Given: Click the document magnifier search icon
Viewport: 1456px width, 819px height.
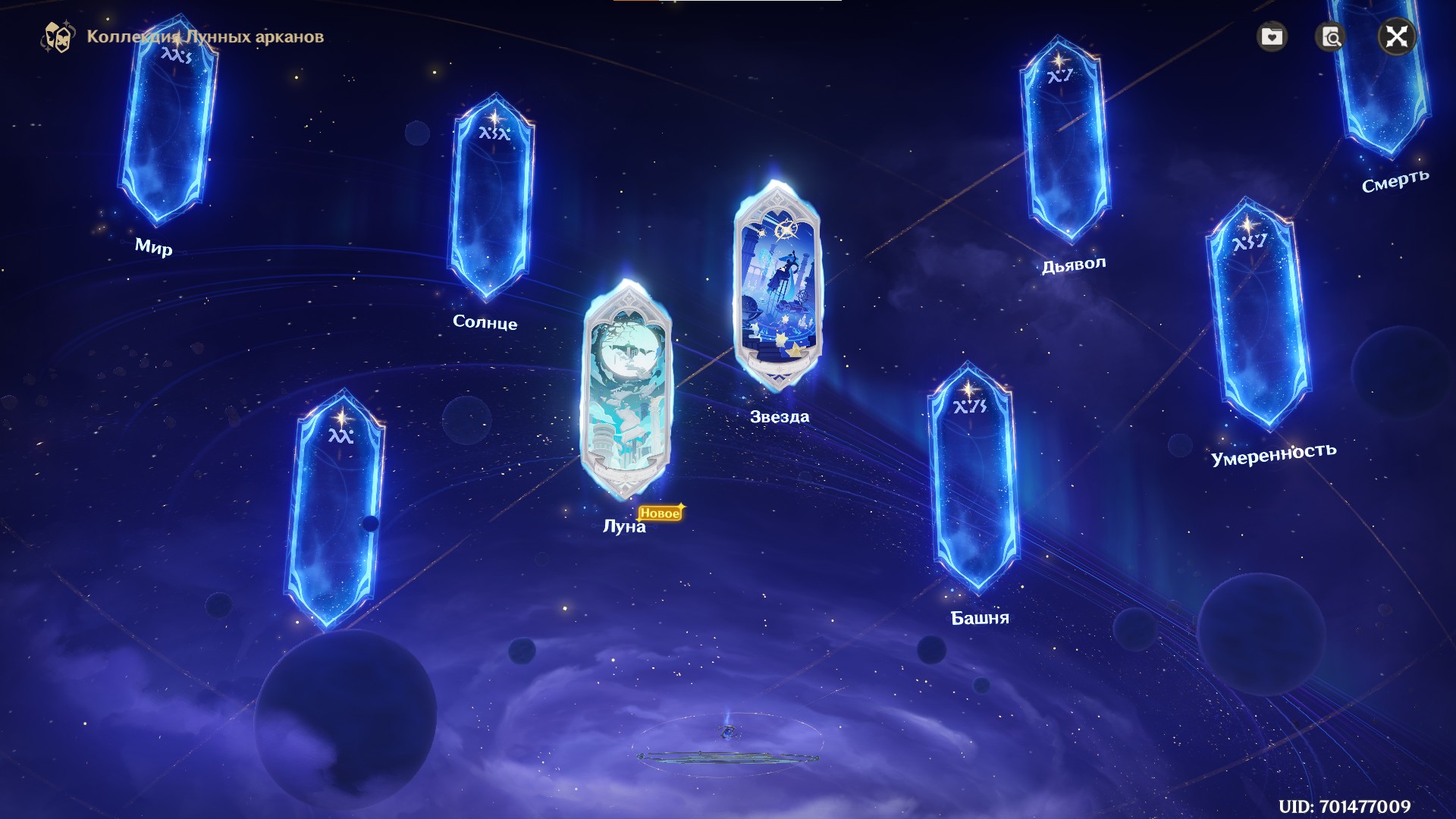Looking at the screenshot, I should [x=1332, y=36].
